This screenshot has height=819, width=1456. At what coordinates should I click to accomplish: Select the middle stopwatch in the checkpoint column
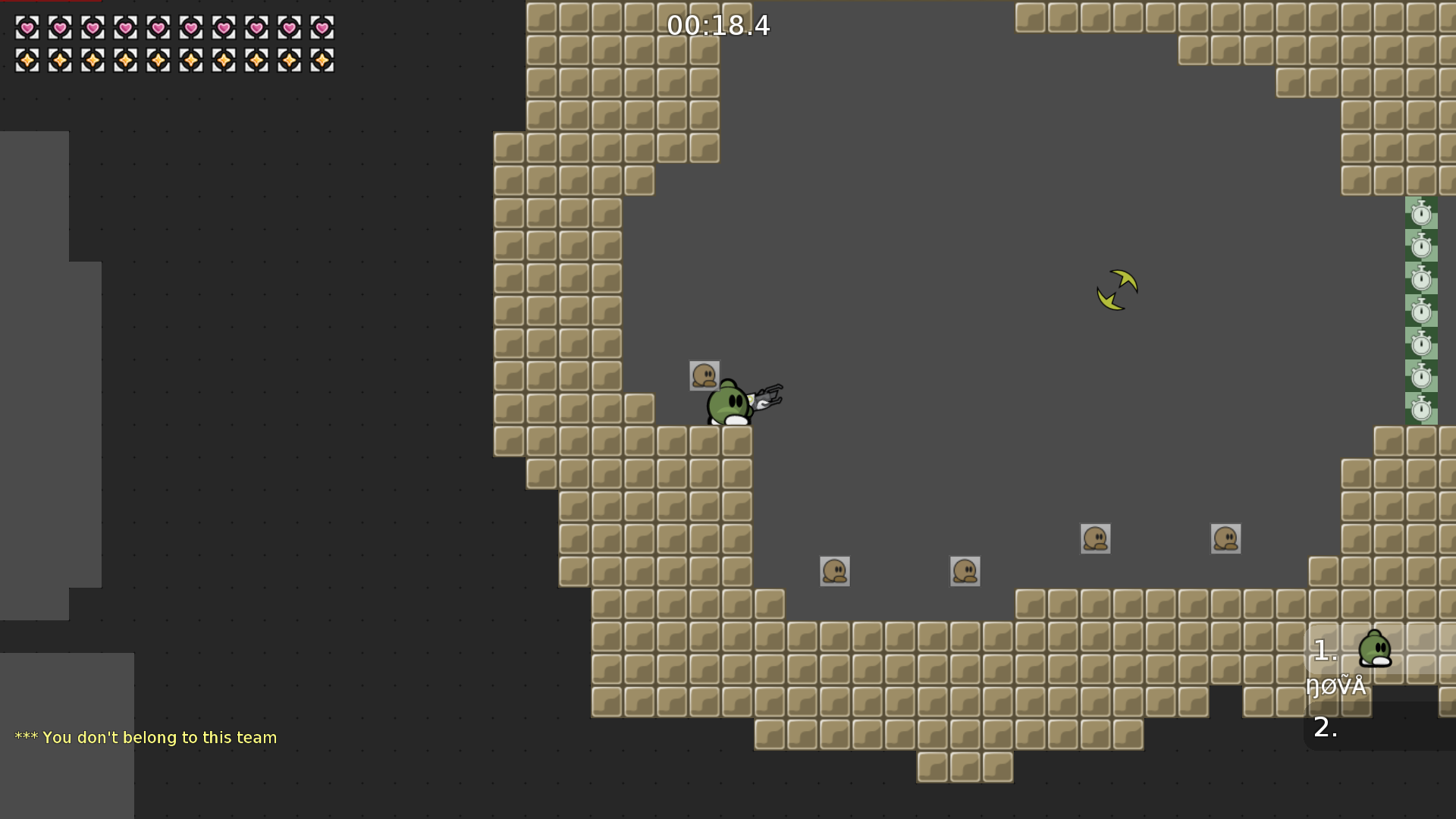[1420, 312]
